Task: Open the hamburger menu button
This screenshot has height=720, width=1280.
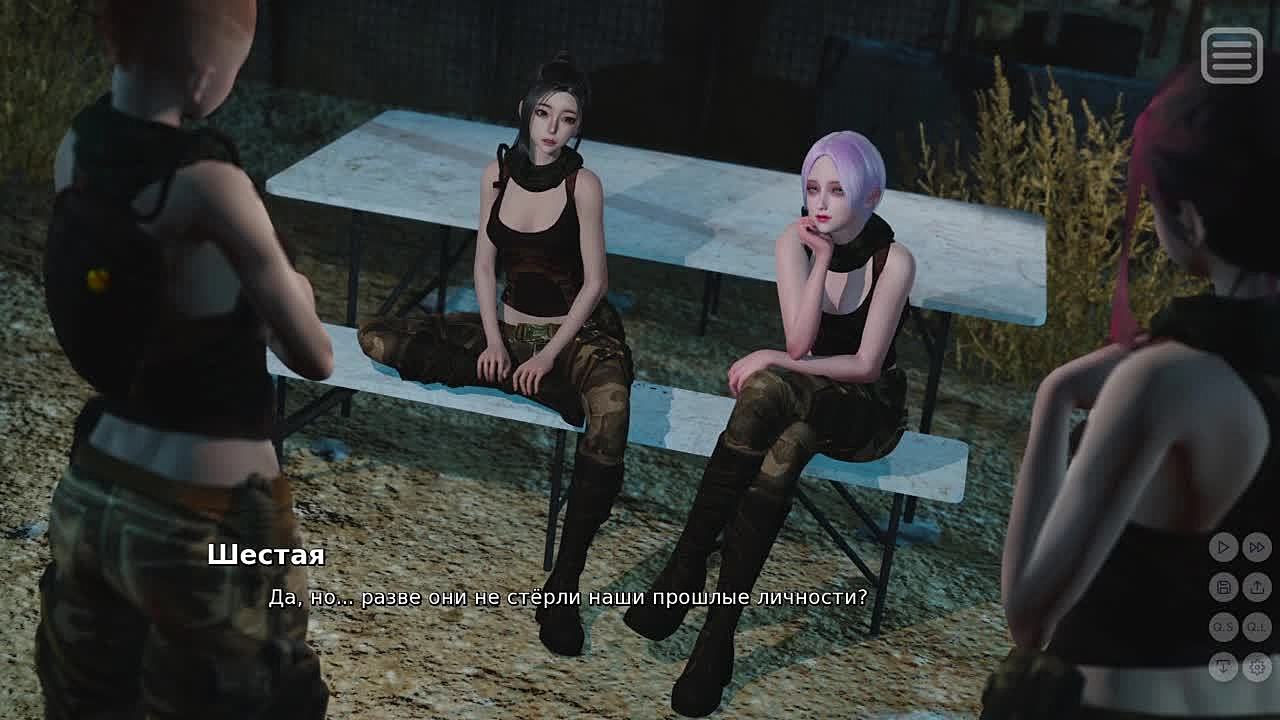Action: click(x=1231, y=55)
